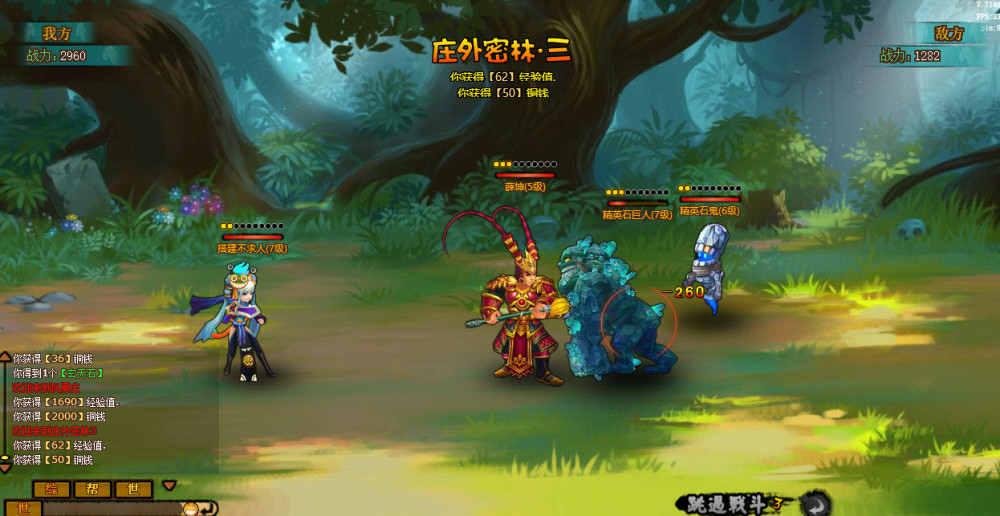Click the green 玄天石 item link in chat
This screenshot has height=516, width=1000.
(x=83, y=373)
